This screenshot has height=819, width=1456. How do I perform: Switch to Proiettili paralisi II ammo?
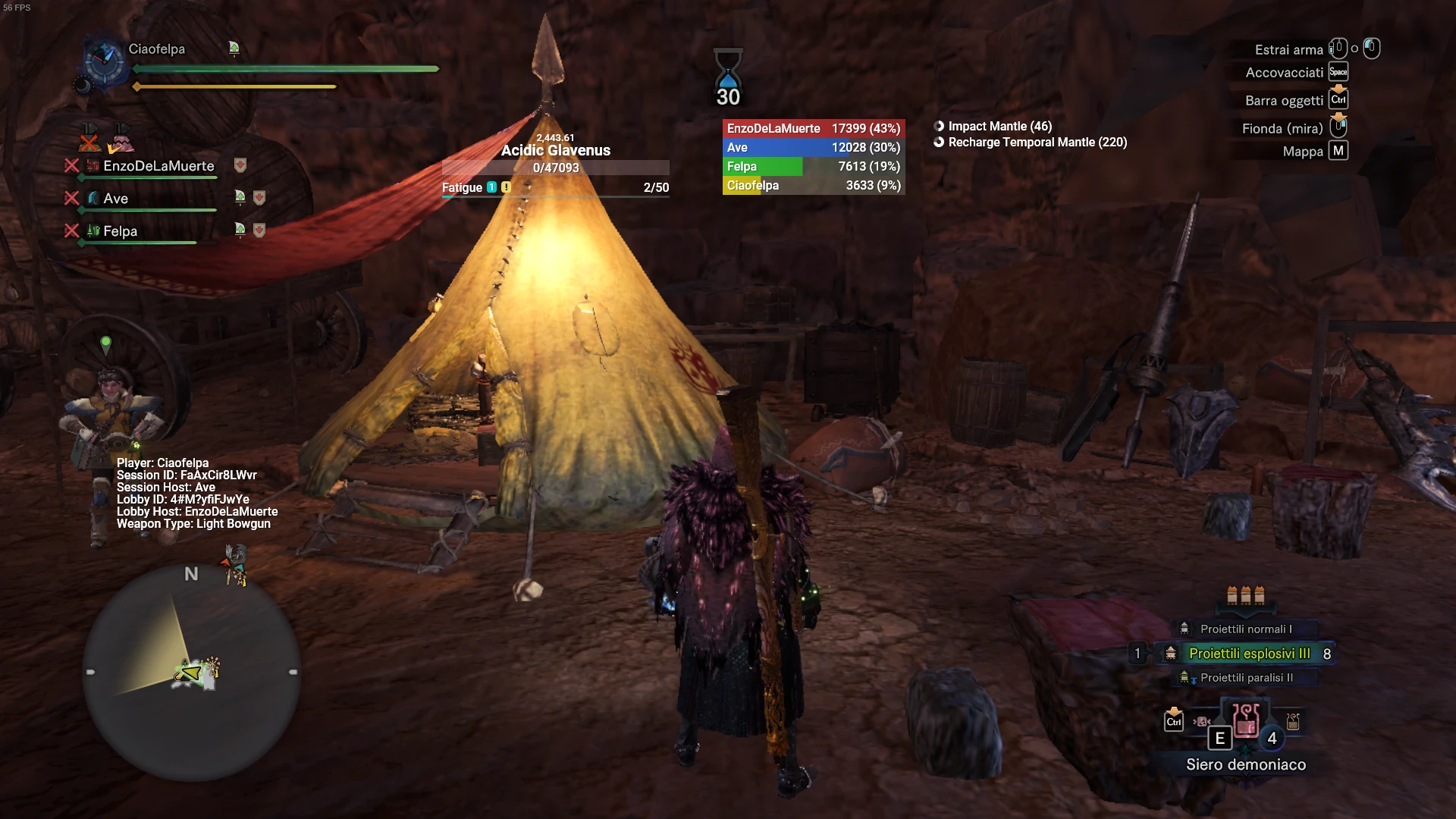click(1246, 678)
